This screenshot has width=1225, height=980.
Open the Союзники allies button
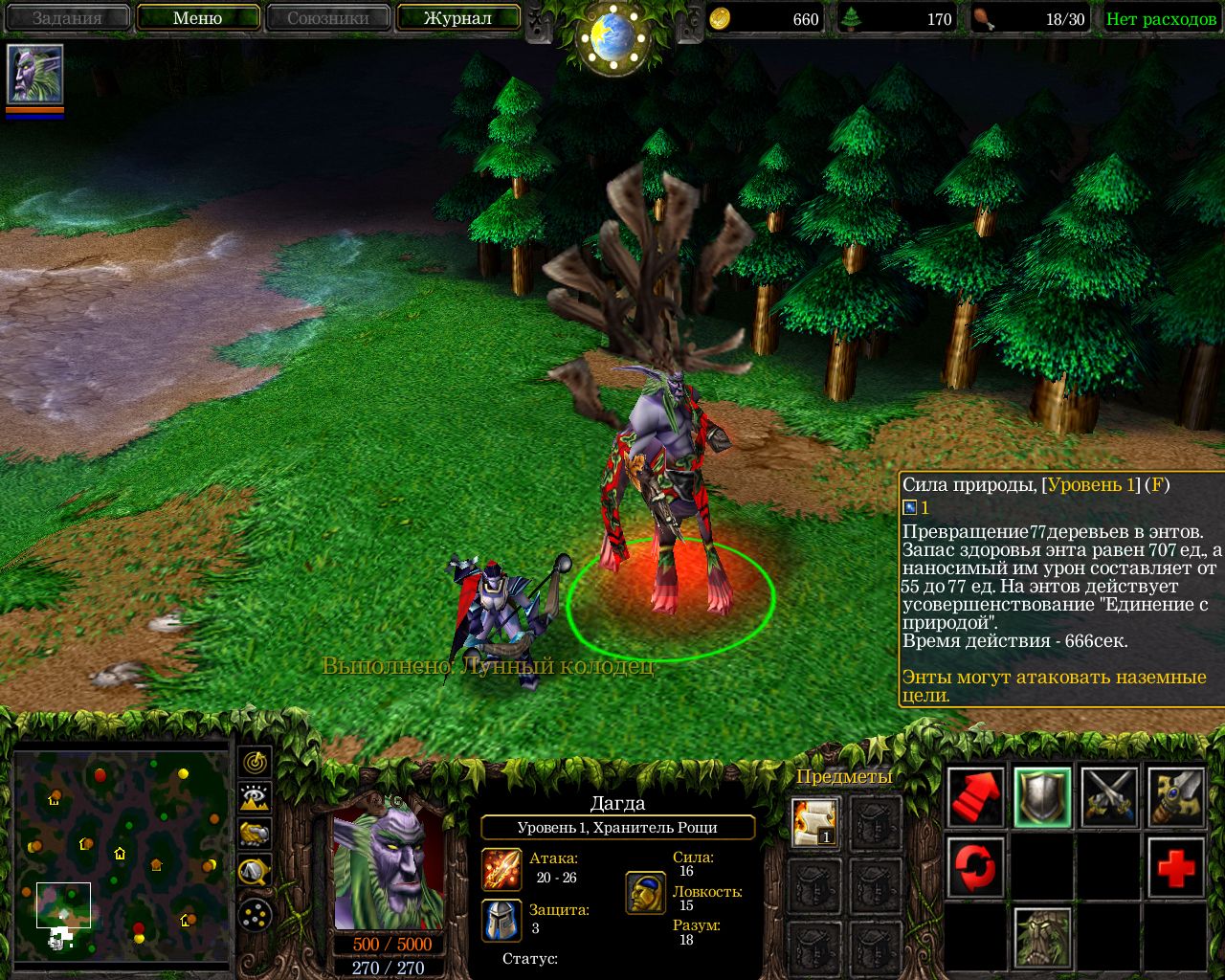coord(328,18)
